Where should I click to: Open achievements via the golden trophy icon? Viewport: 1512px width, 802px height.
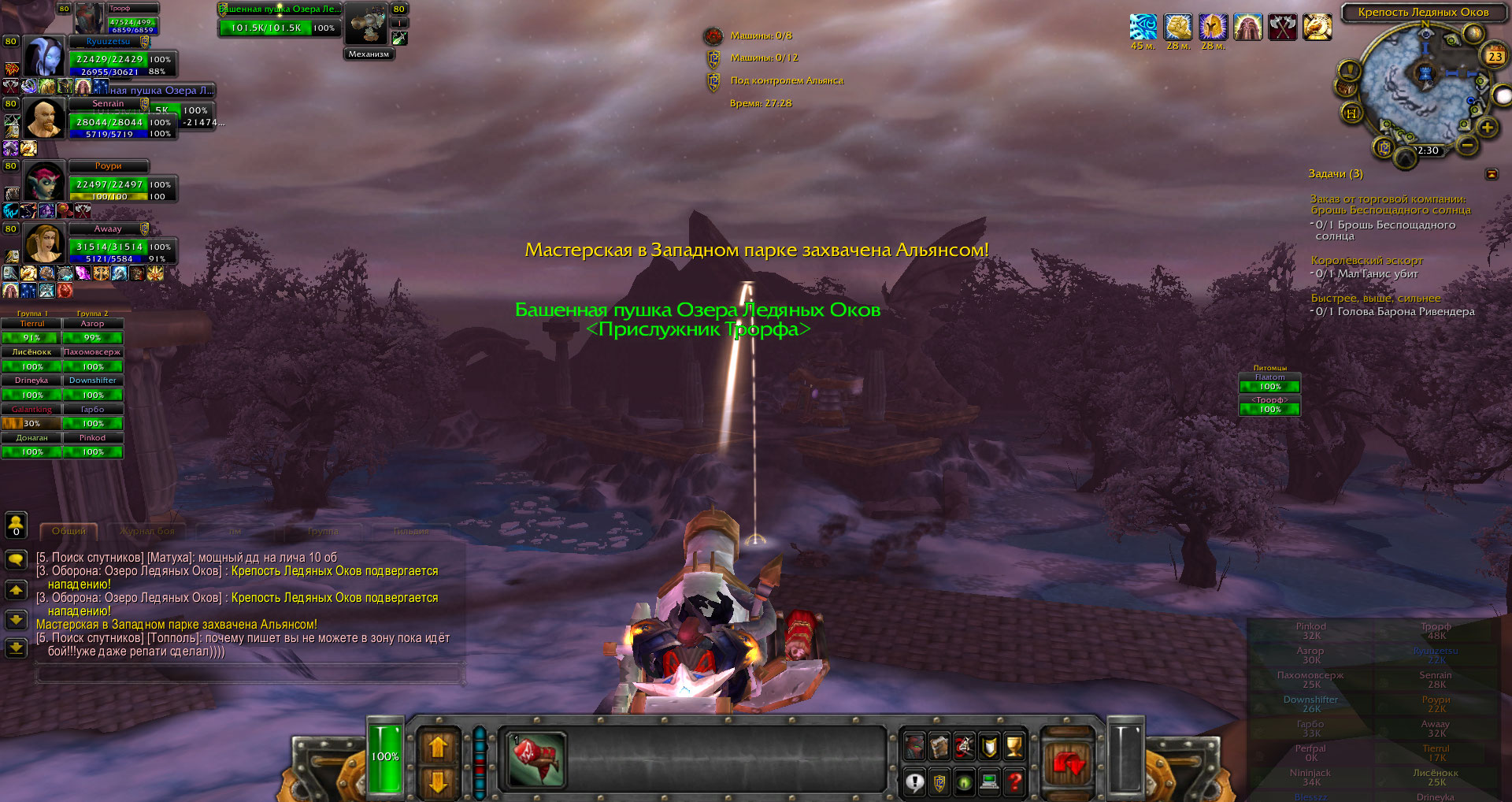[x=1014, y=746]
